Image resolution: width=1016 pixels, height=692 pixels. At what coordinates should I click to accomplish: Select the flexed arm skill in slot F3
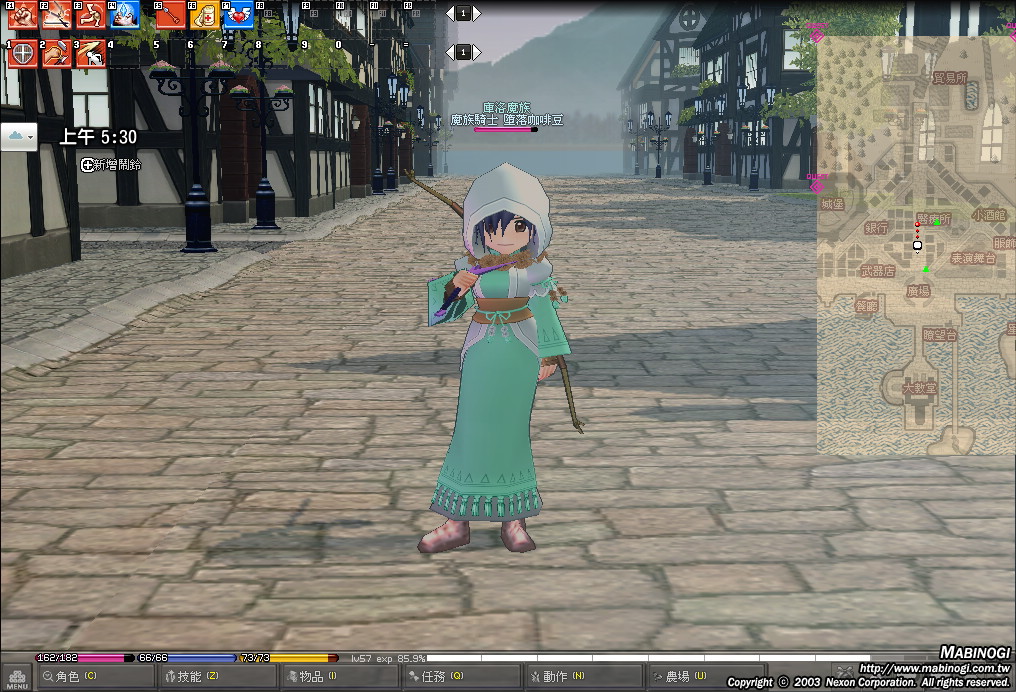pyautogui.click(x=90, y=15)
